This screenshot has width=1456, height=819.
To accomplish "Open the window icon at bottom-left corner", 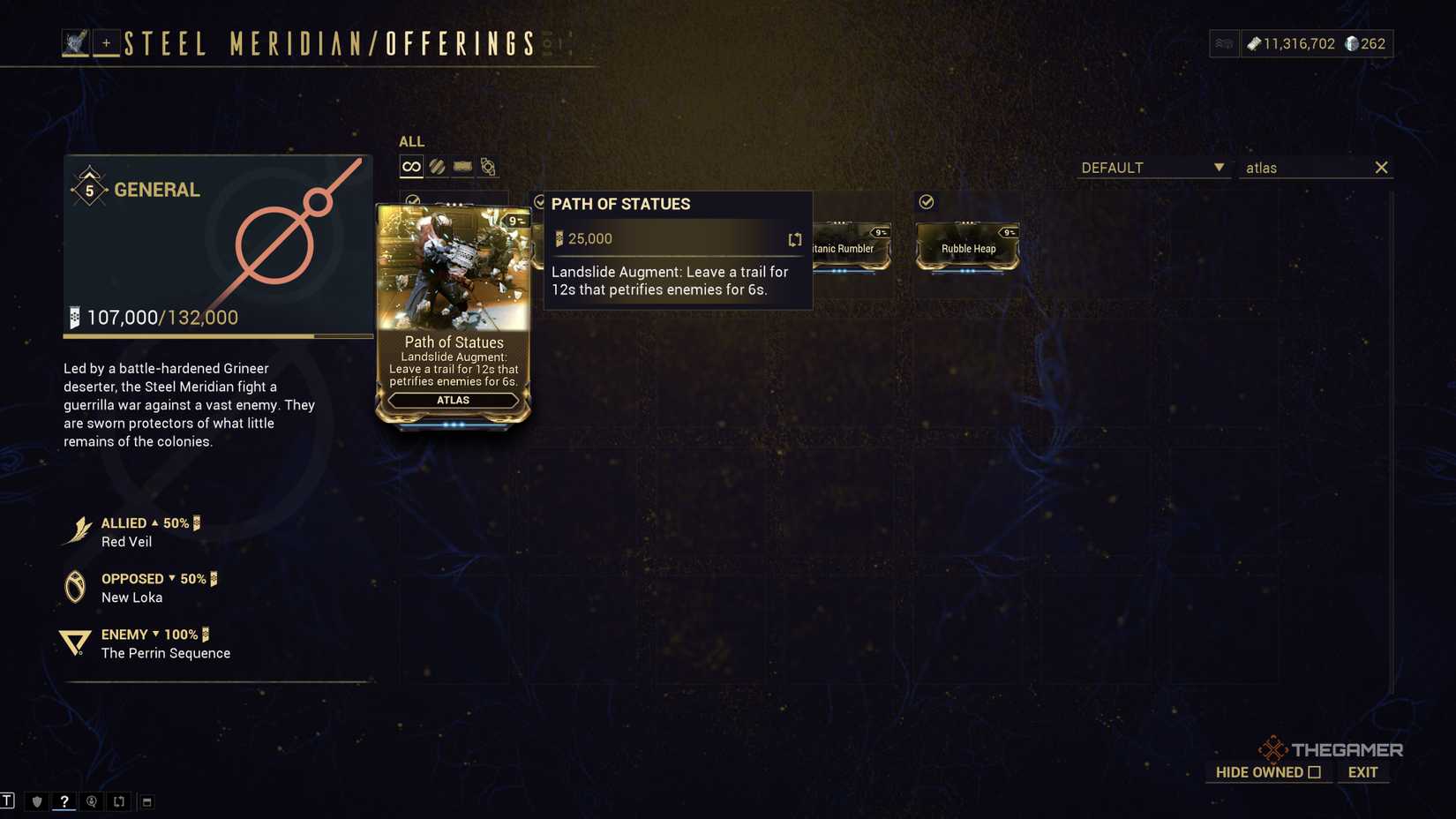I will pyautogui.click(x=145, y=801).
